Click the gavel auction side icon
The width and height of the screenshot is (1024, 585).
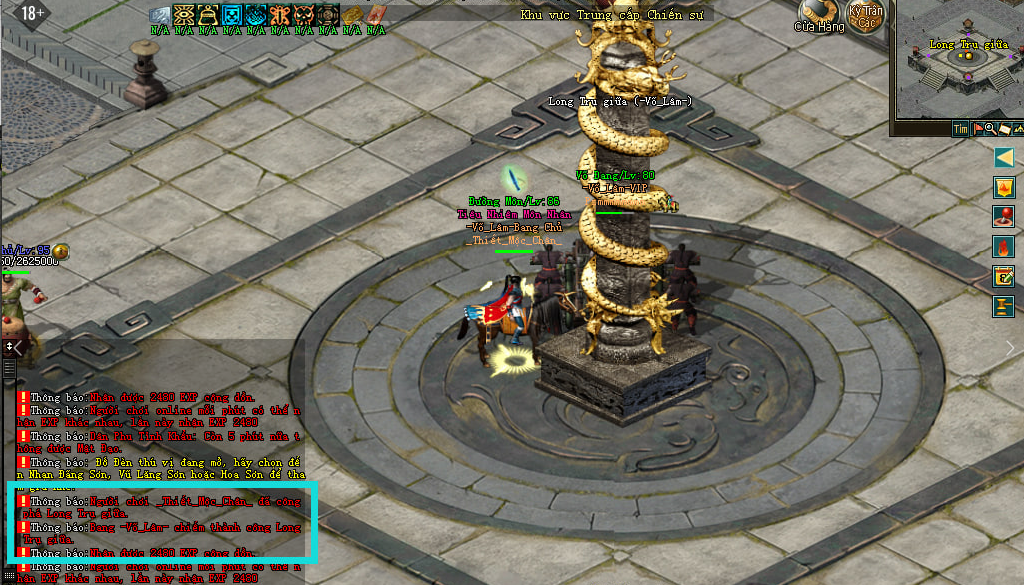1004,306
